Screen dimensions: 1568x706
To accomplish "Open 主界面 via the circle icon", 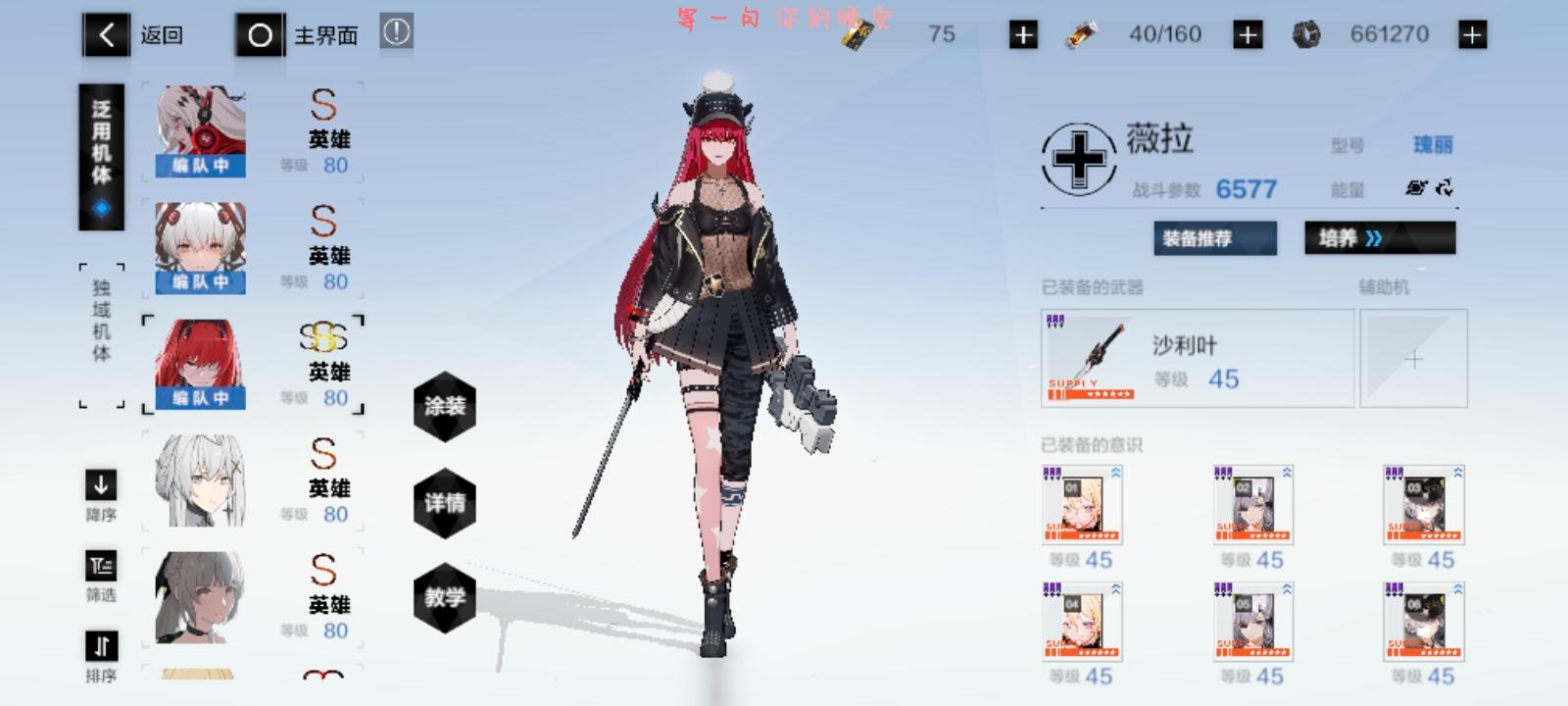I will [x=260, y=33].
